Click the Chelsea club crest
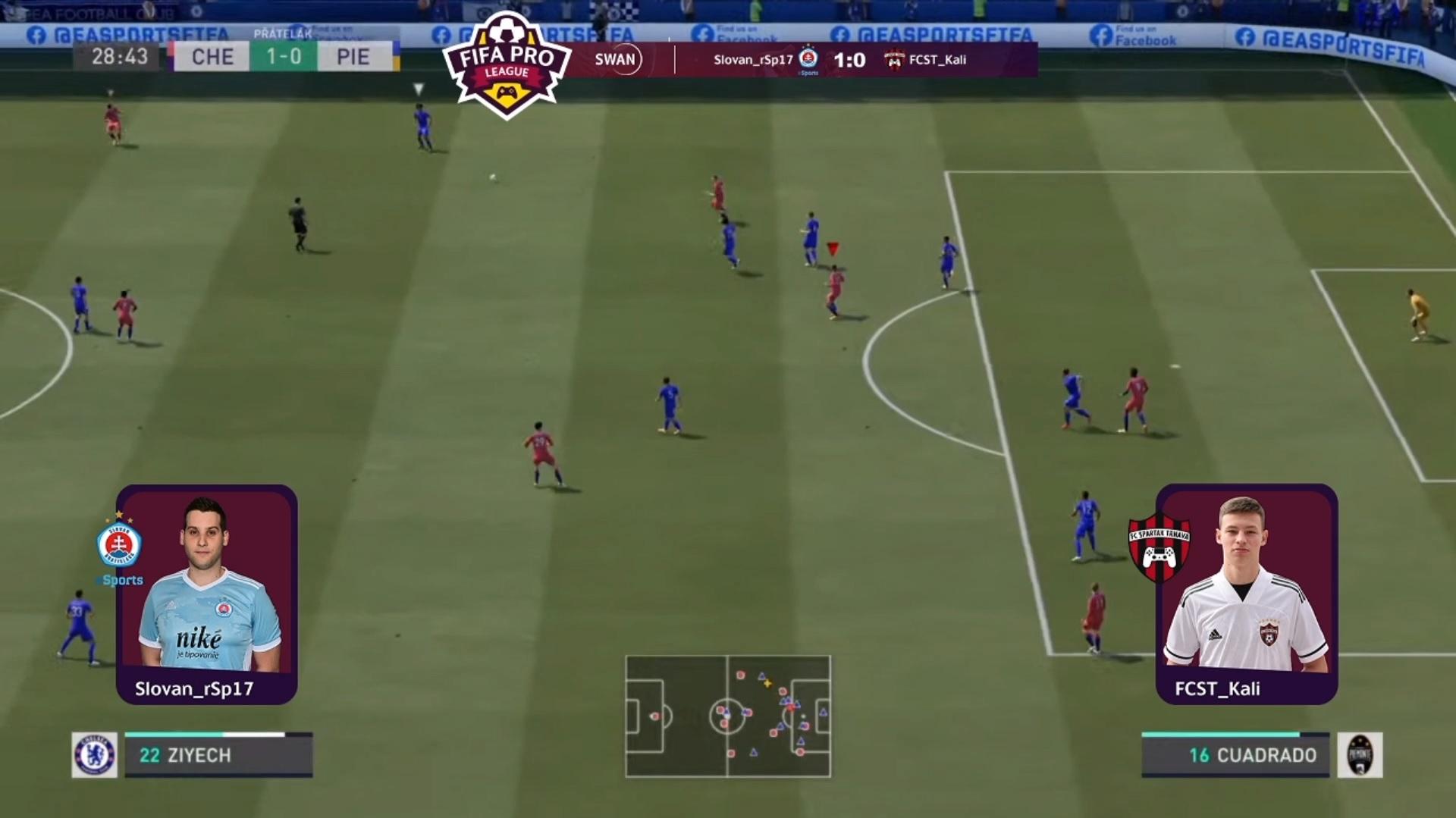 [95, 755]
